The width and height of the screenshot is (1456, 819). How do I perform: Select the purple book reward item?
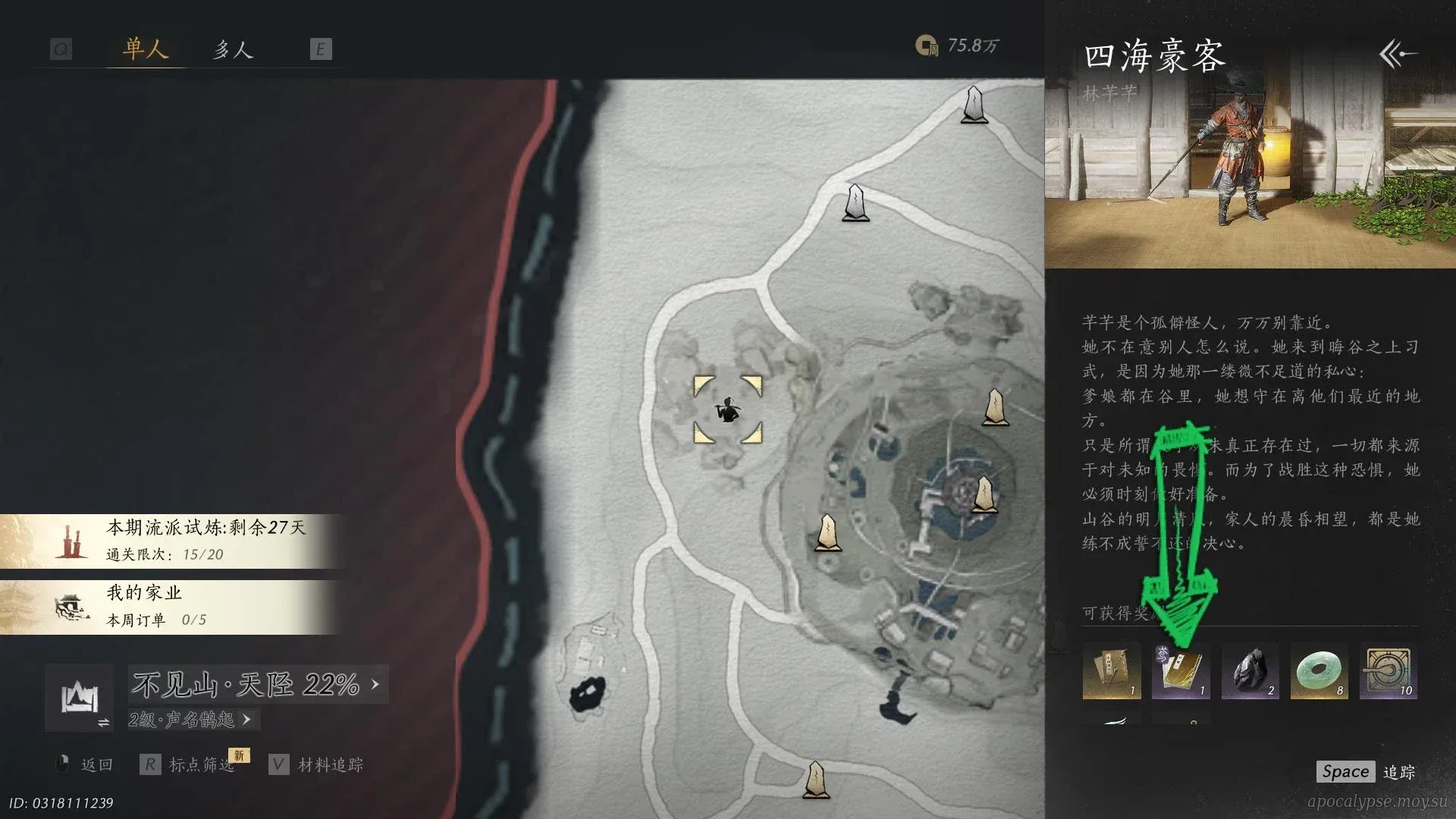pyautogui.click(x=1180, y=671)
